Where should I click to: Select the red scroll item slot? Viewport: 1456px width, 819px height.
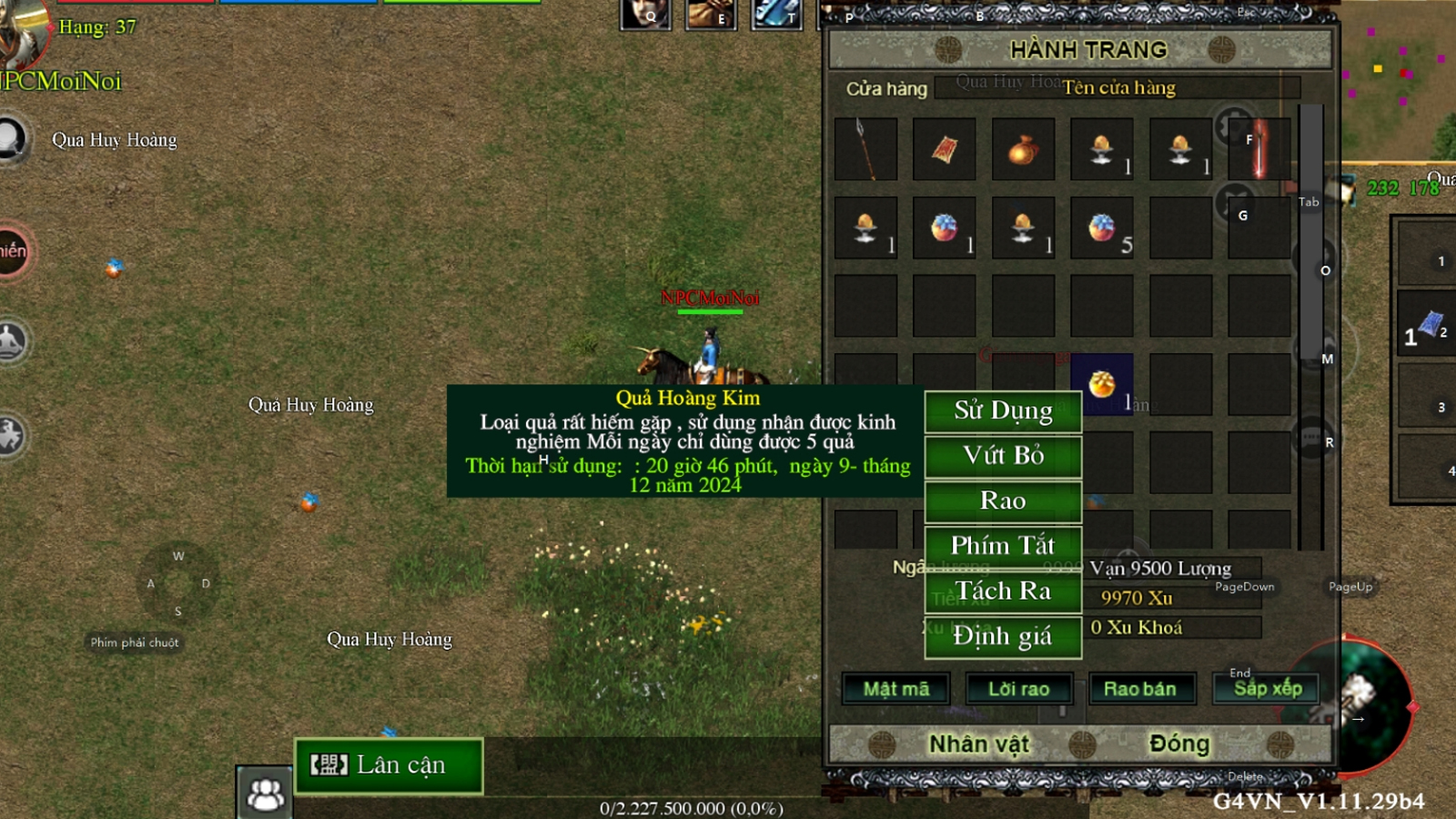tap(944, 148)
